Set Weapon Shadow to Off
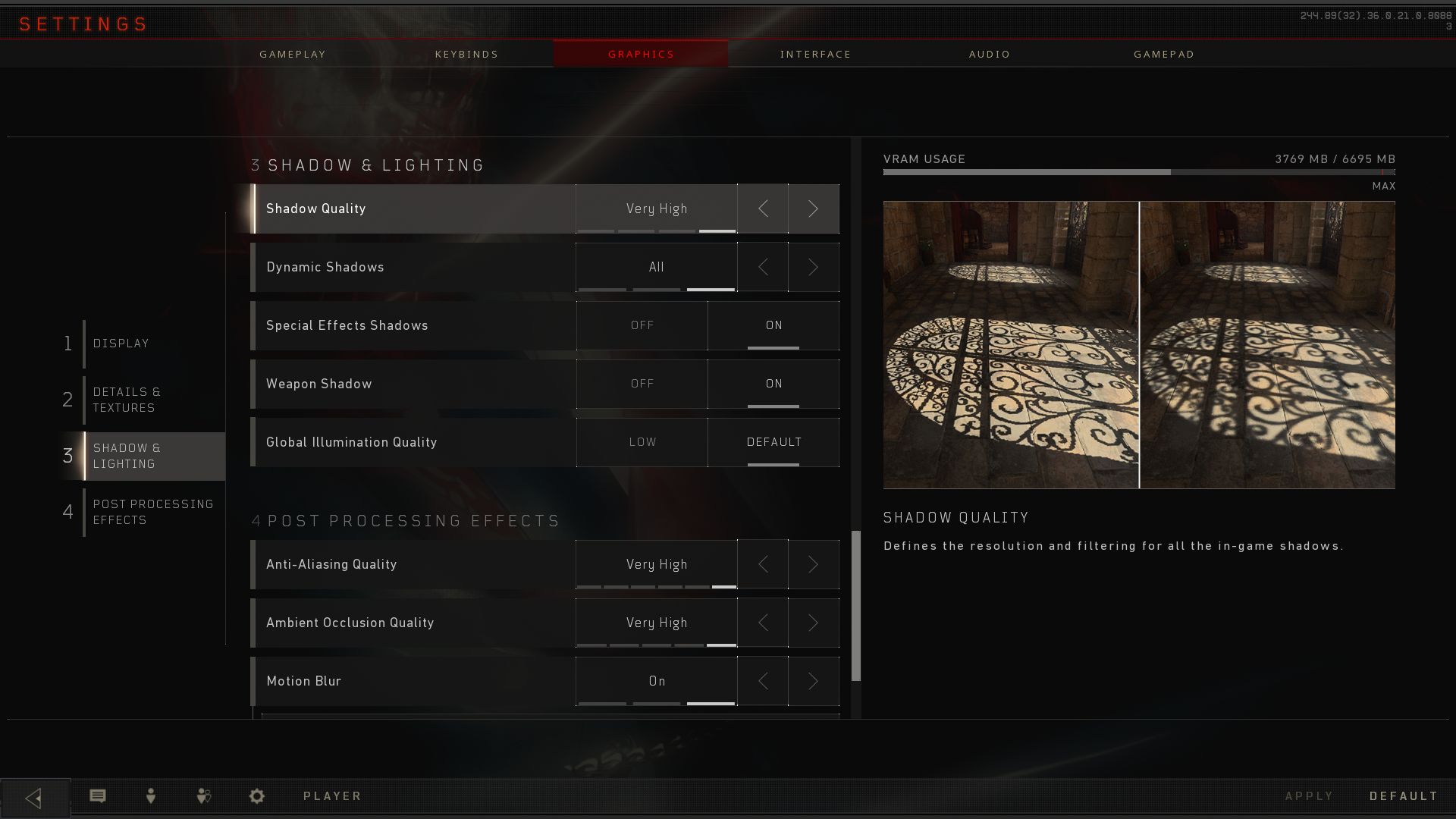This screenshot has width=1456, height=819. click(642, 384)
